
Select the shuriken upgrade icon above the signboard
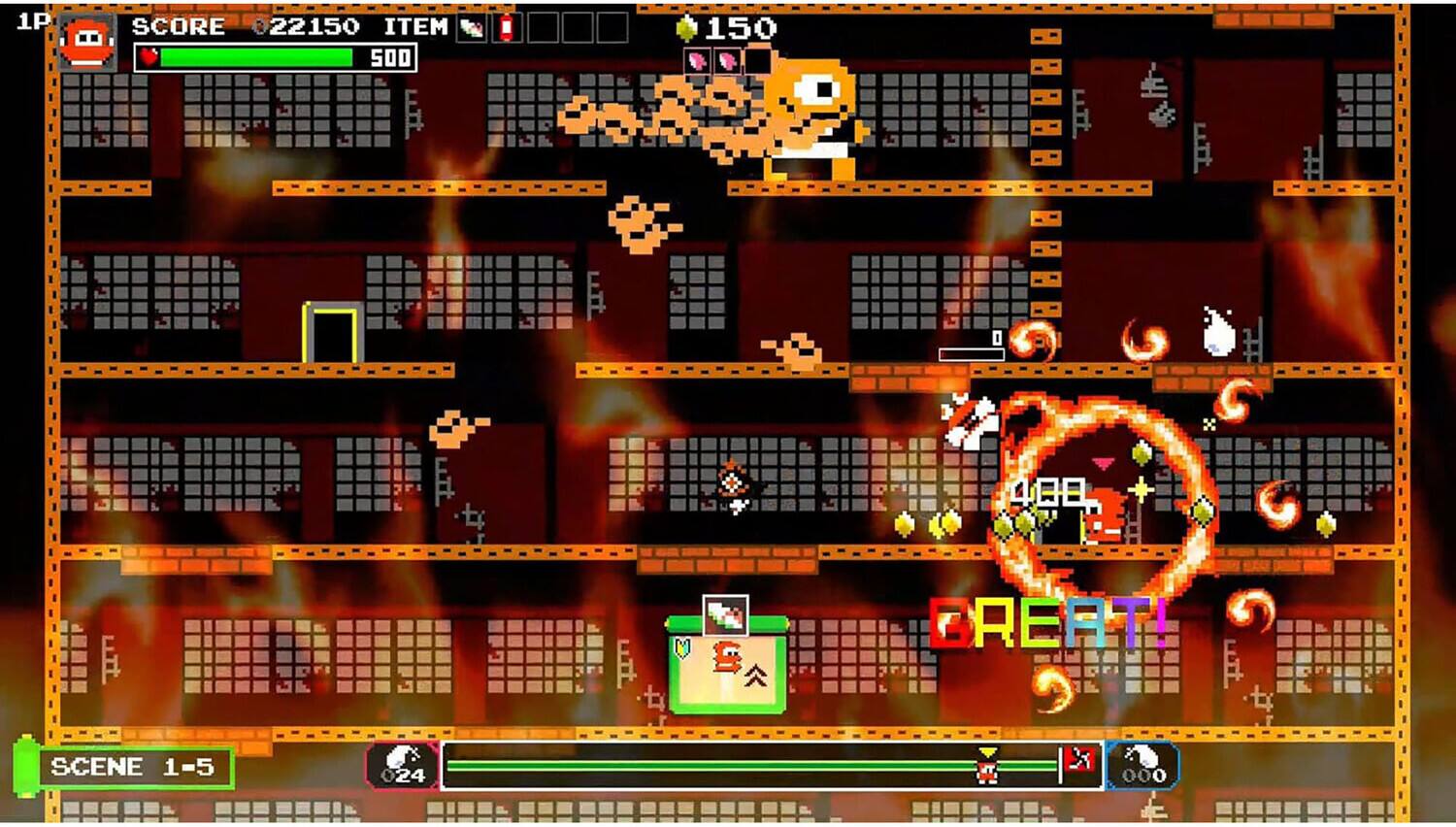point(726,615)
